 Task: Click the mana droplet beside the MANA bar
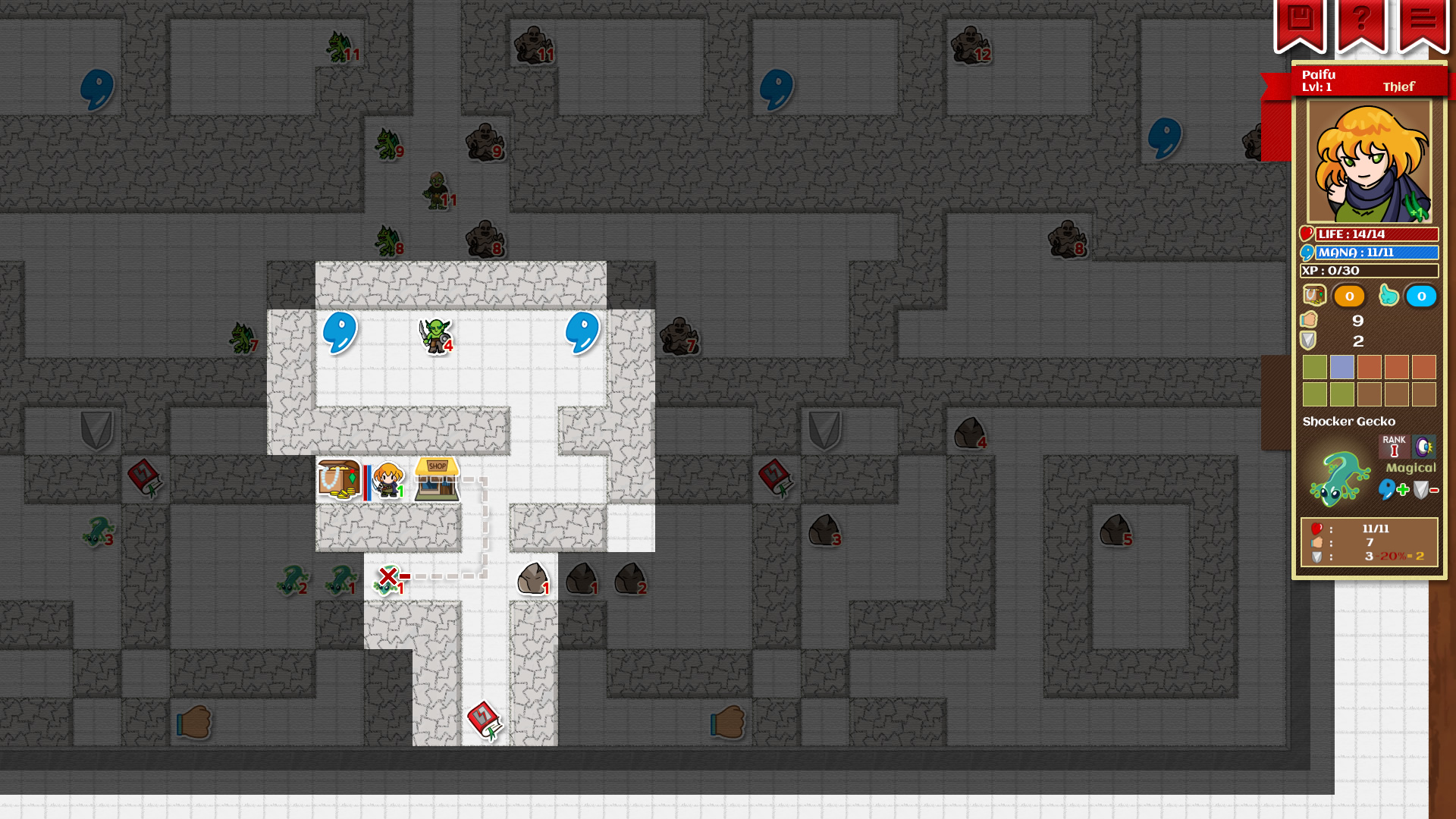1307,252
